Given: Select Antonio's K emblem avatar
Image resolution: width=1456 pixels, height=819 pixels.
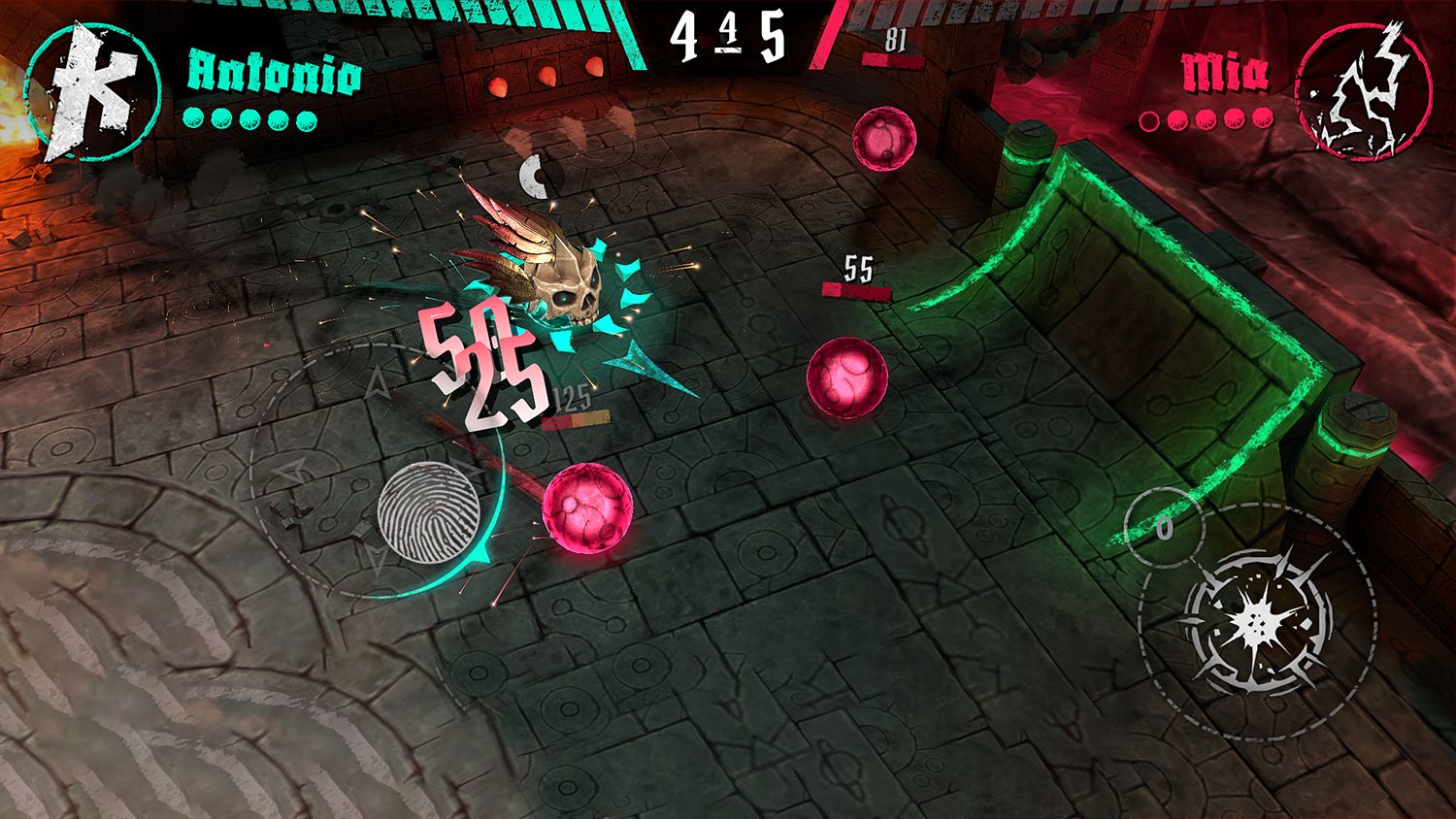Looking at the screenshot, I should pyautogui.click(x=92, y=92).
